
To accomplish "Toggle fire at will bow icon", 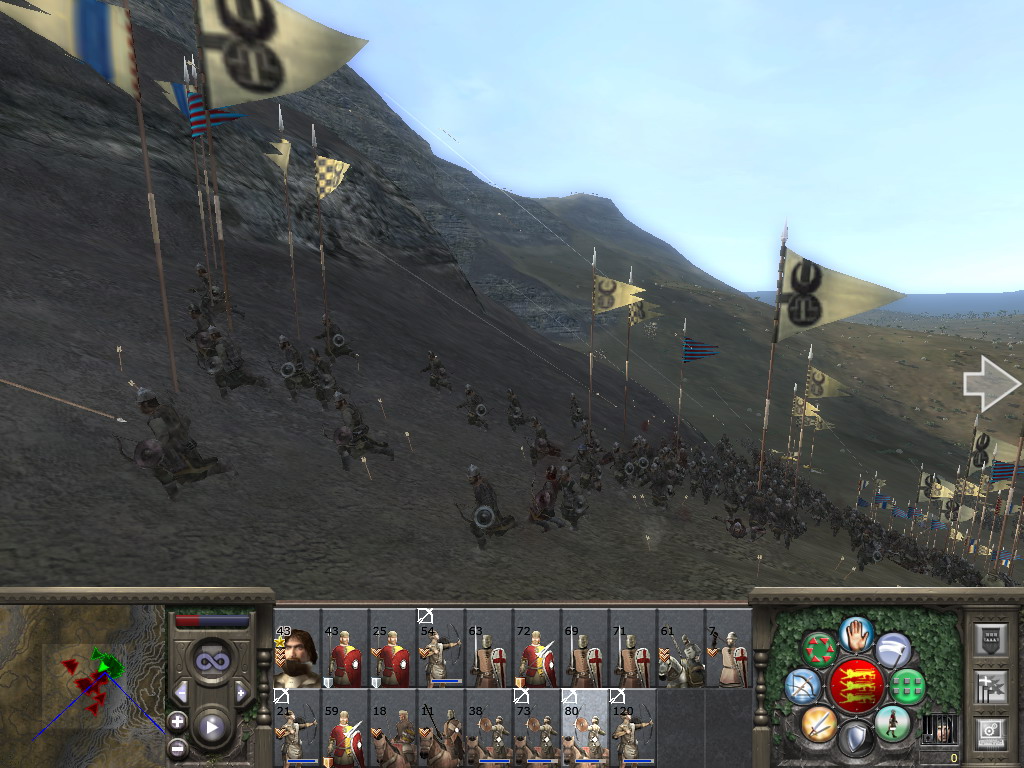I will pyautogui.click(x=802, y=686).
